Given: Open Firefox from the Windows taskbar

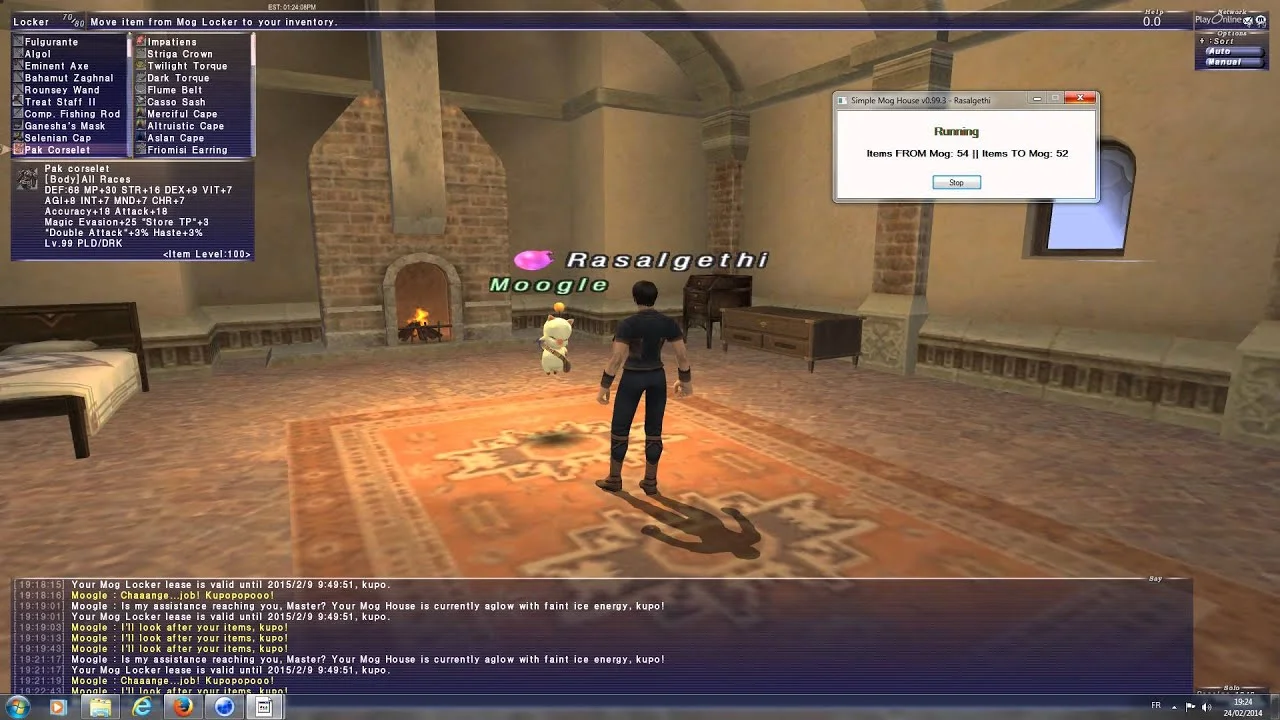Looking at the screenshot, I should click(x=183, y=707).
